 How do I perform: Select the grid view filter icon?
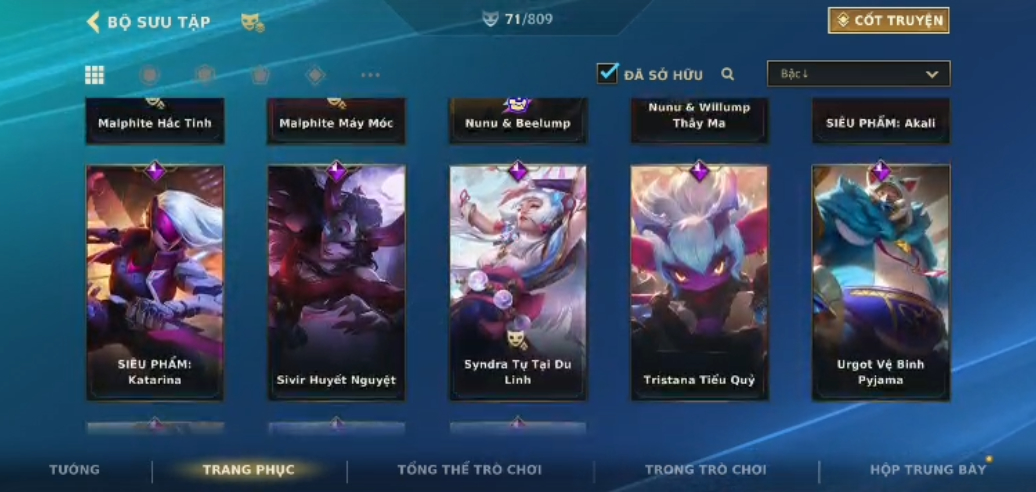[95, 75]
